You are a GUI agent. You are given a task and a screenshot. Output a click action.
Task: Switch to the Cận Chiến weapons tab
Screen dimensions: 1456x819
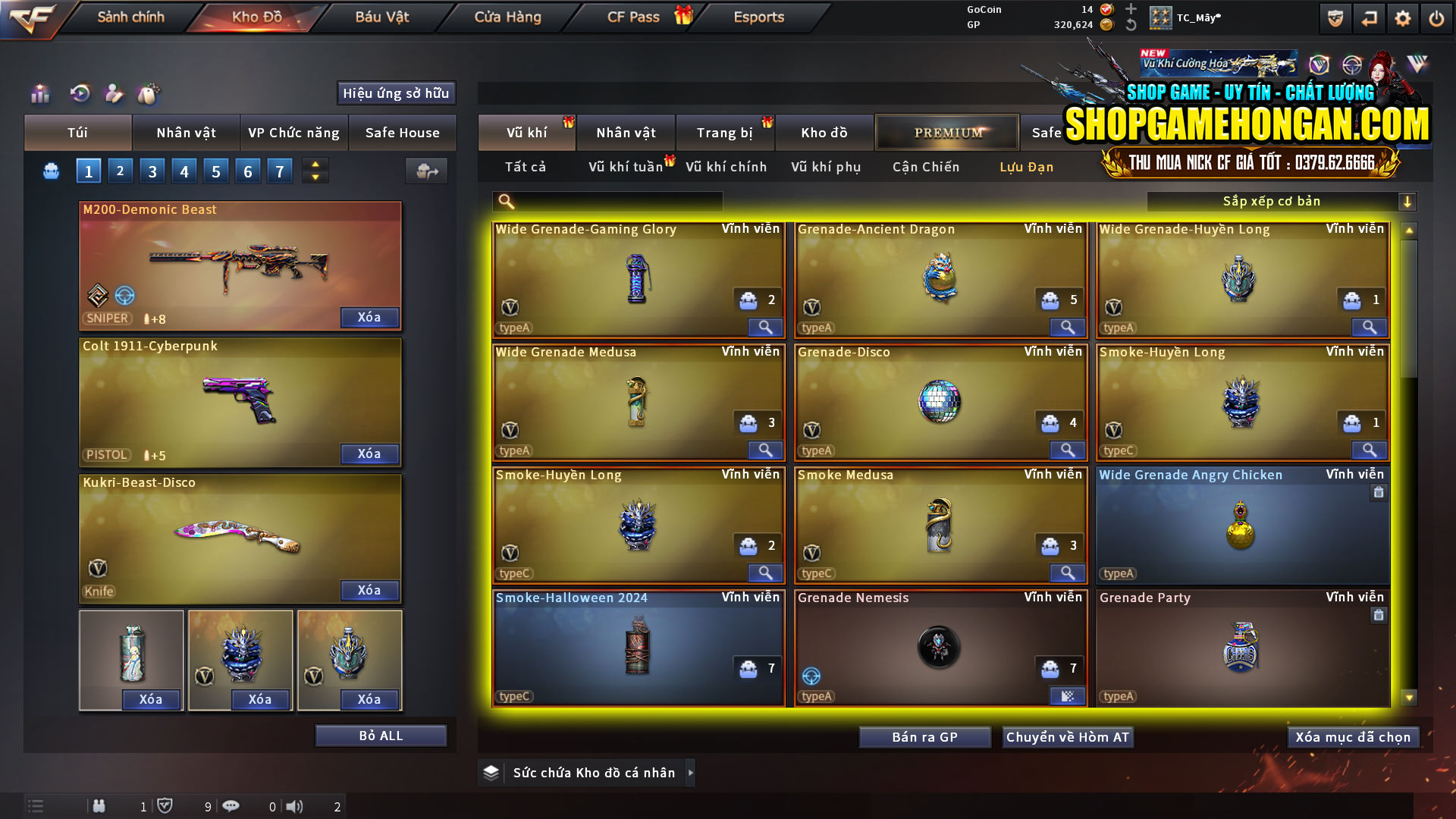pyautogui.click(x=924, y=167)
